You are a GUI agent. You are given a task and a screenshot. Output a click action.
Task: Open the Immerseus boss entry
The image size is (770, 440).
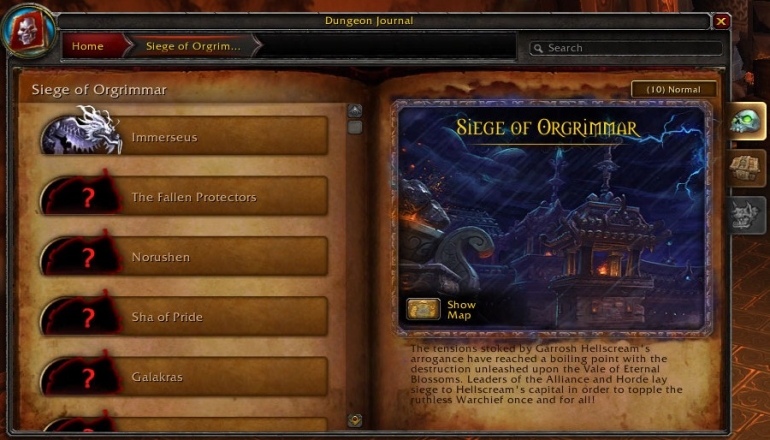coord(185,137)
